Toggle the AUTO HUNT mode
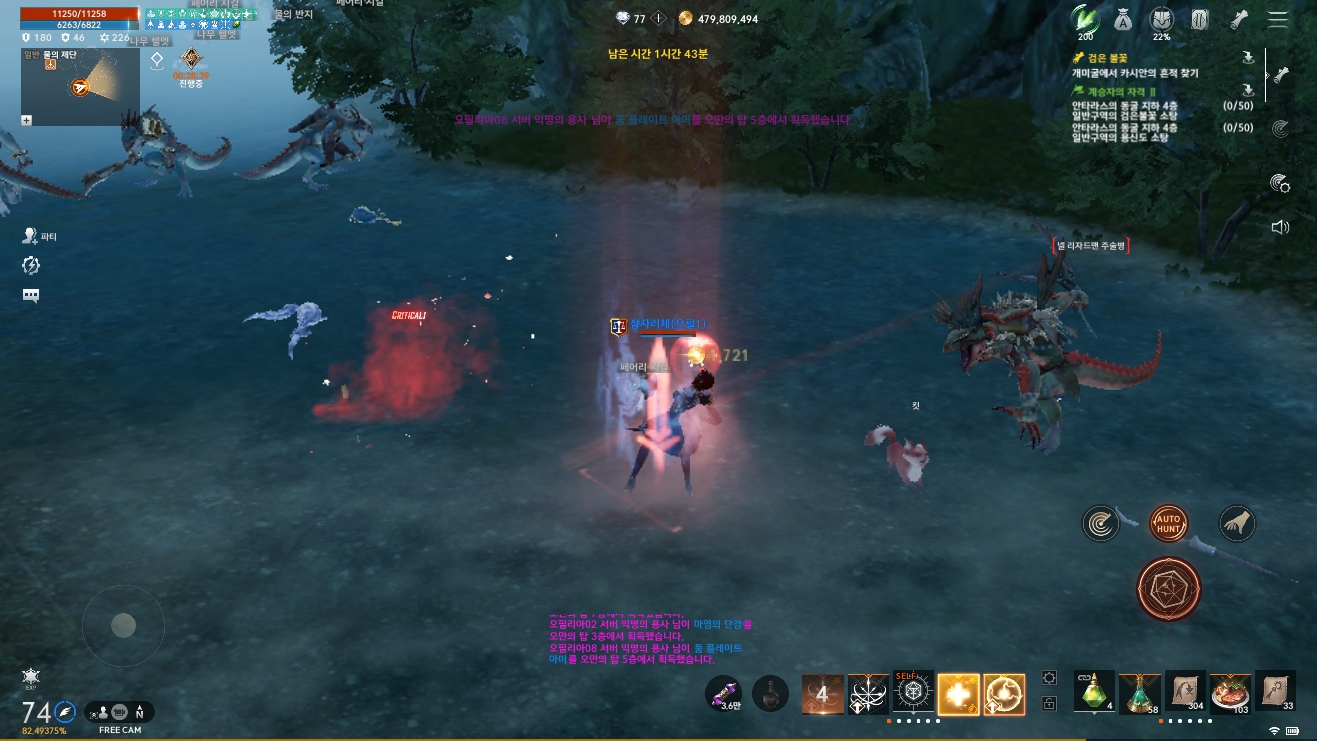Screen dimensions: 1317x741 pos(1167,523)
